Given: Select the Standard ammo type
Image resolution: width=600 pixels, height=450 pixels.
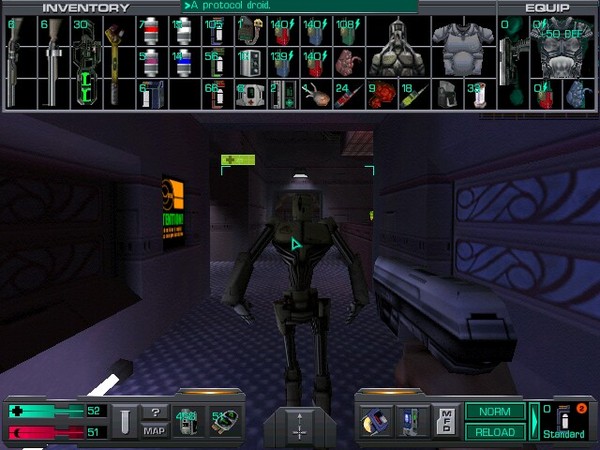Looking at the screenshot, I should pos(564,421).
